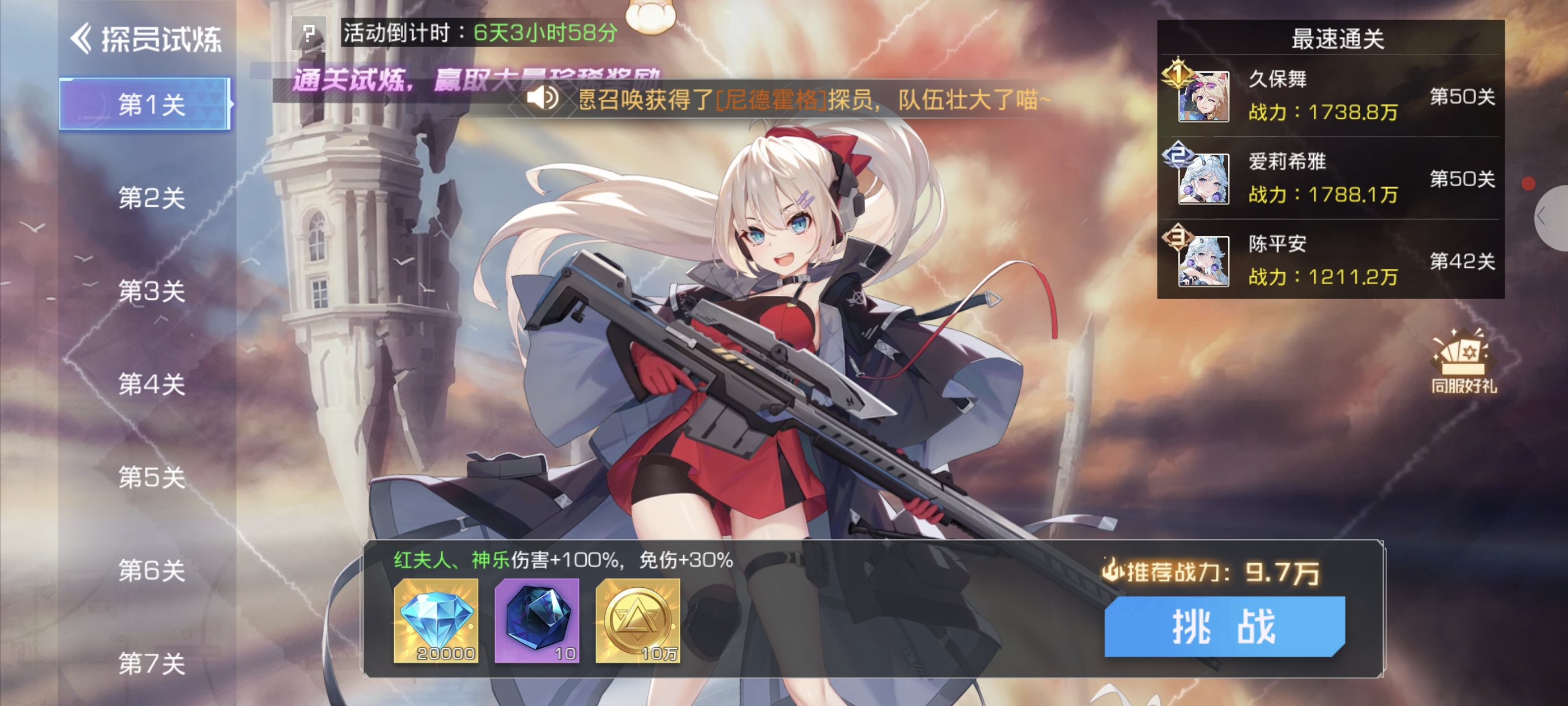Select second-place player 爱莉希雅's row
The height and width of the screenshot is (706, 1568).
(x=1331, y=178)
